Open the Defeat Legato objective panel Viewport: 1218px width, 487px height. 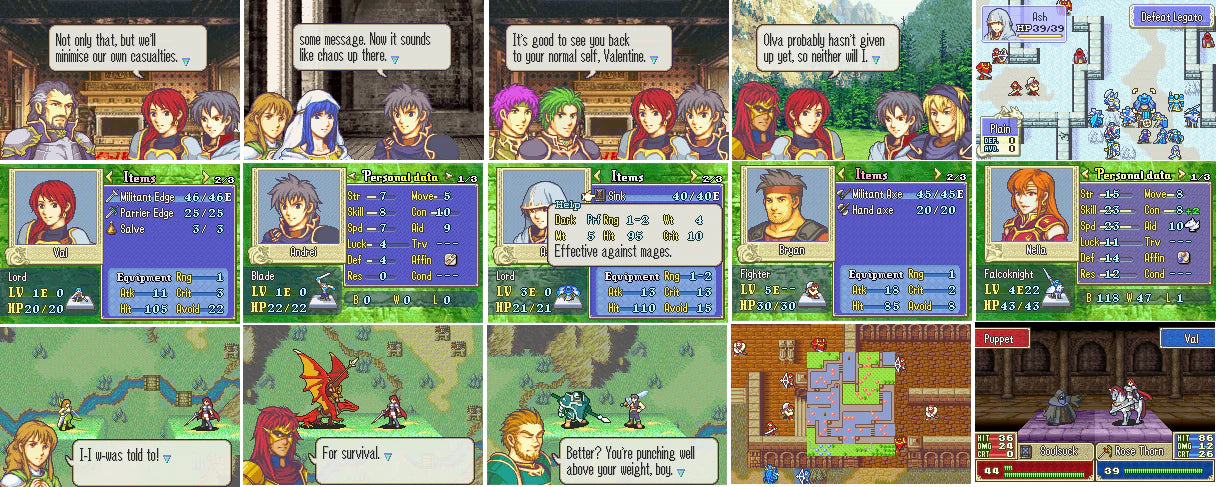tap(1170, 16)
